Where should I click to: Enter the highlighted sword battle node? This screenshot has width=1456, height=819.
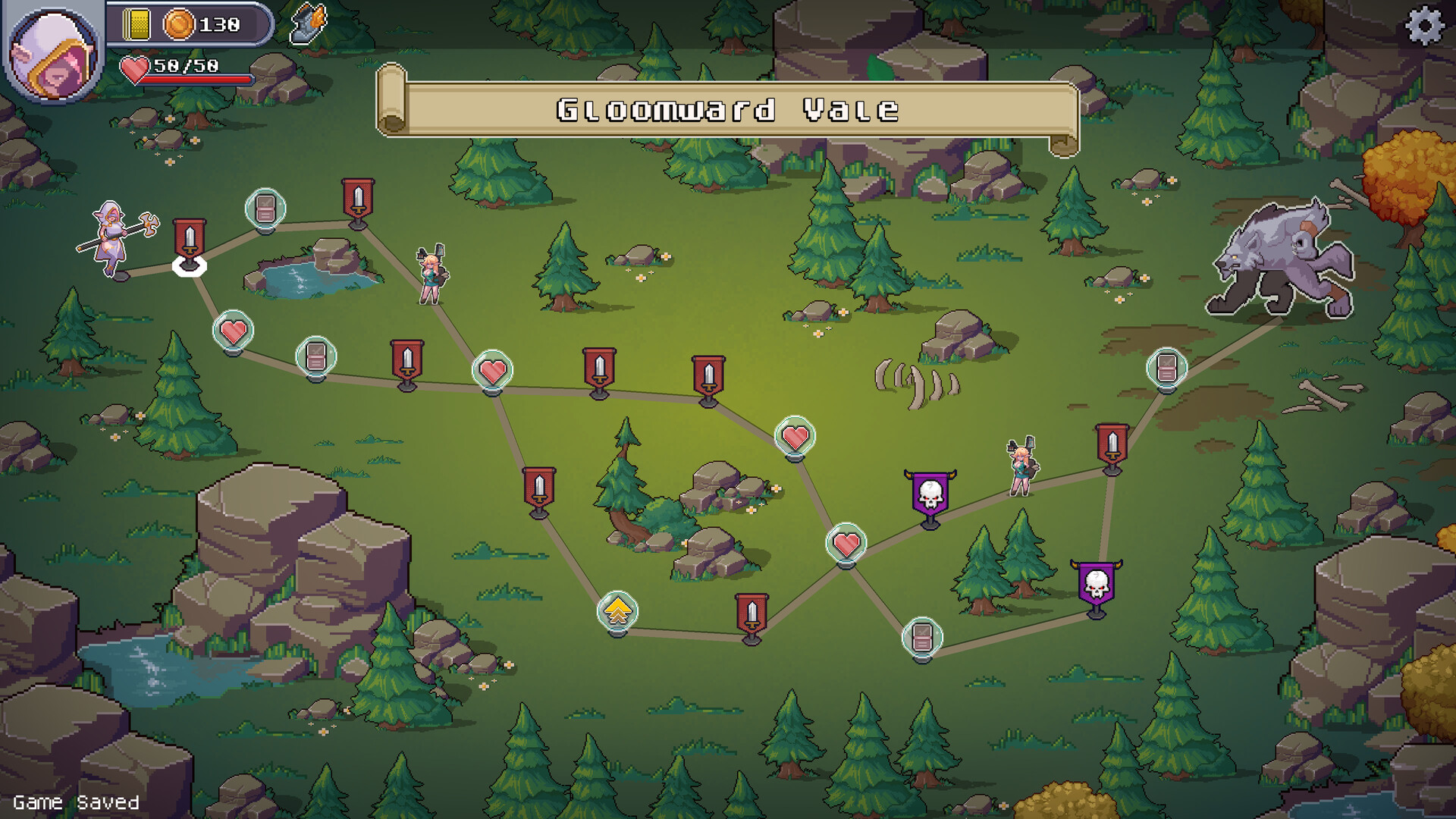coord(189,240)
